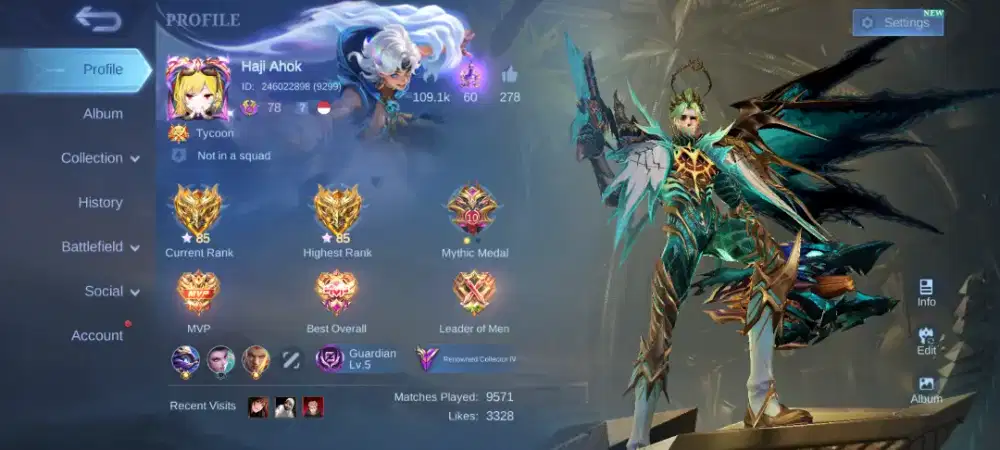Expand the Social section
The image size is (1000, 450).
tap(111, 291)
